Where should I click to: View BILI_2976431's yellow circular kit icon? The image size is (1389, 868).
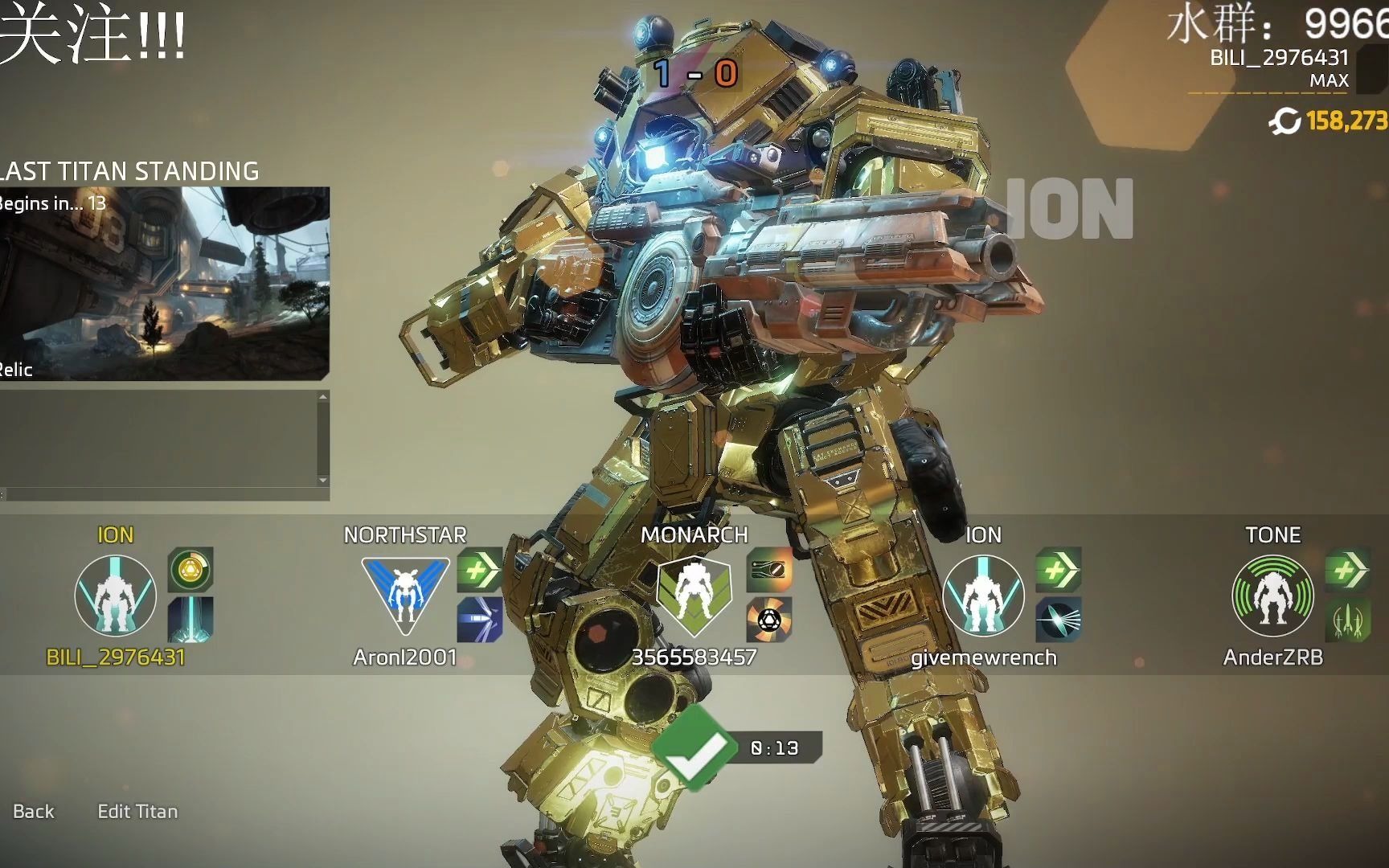[191, 570]
